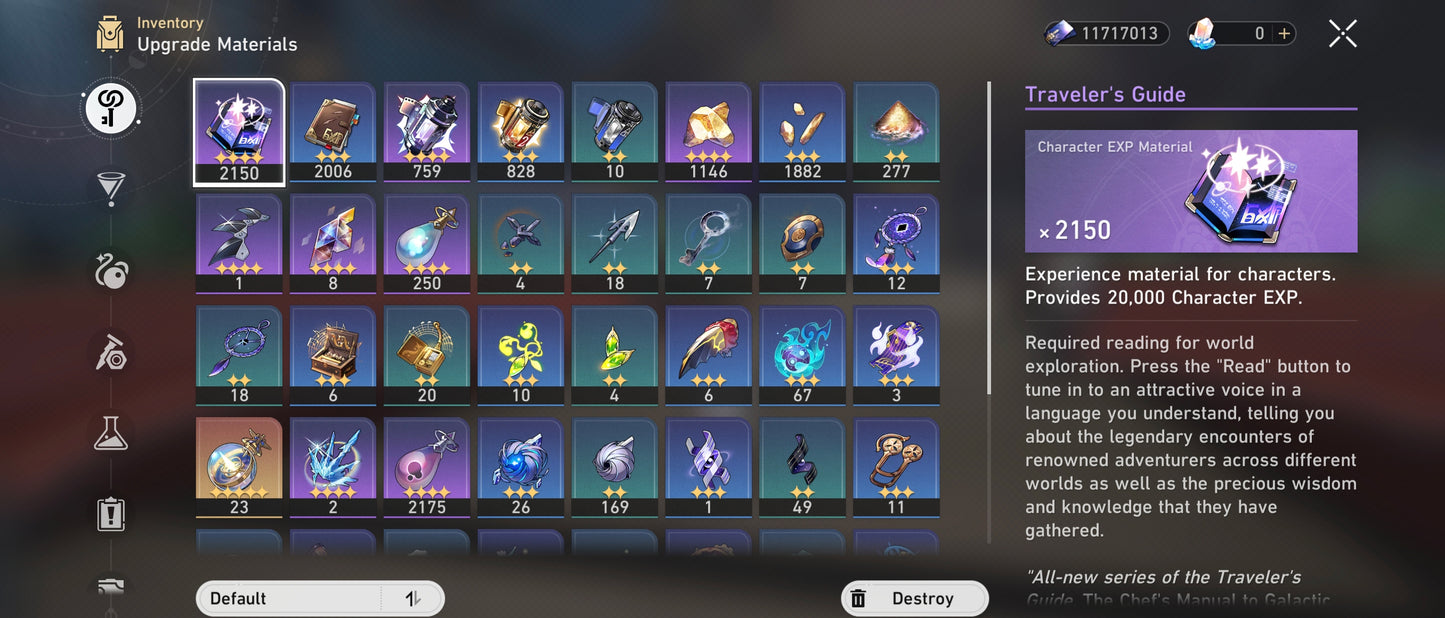Select the blue flame orb item with 67
This screenshot has width=1445, height=618.
click(803, 356)
